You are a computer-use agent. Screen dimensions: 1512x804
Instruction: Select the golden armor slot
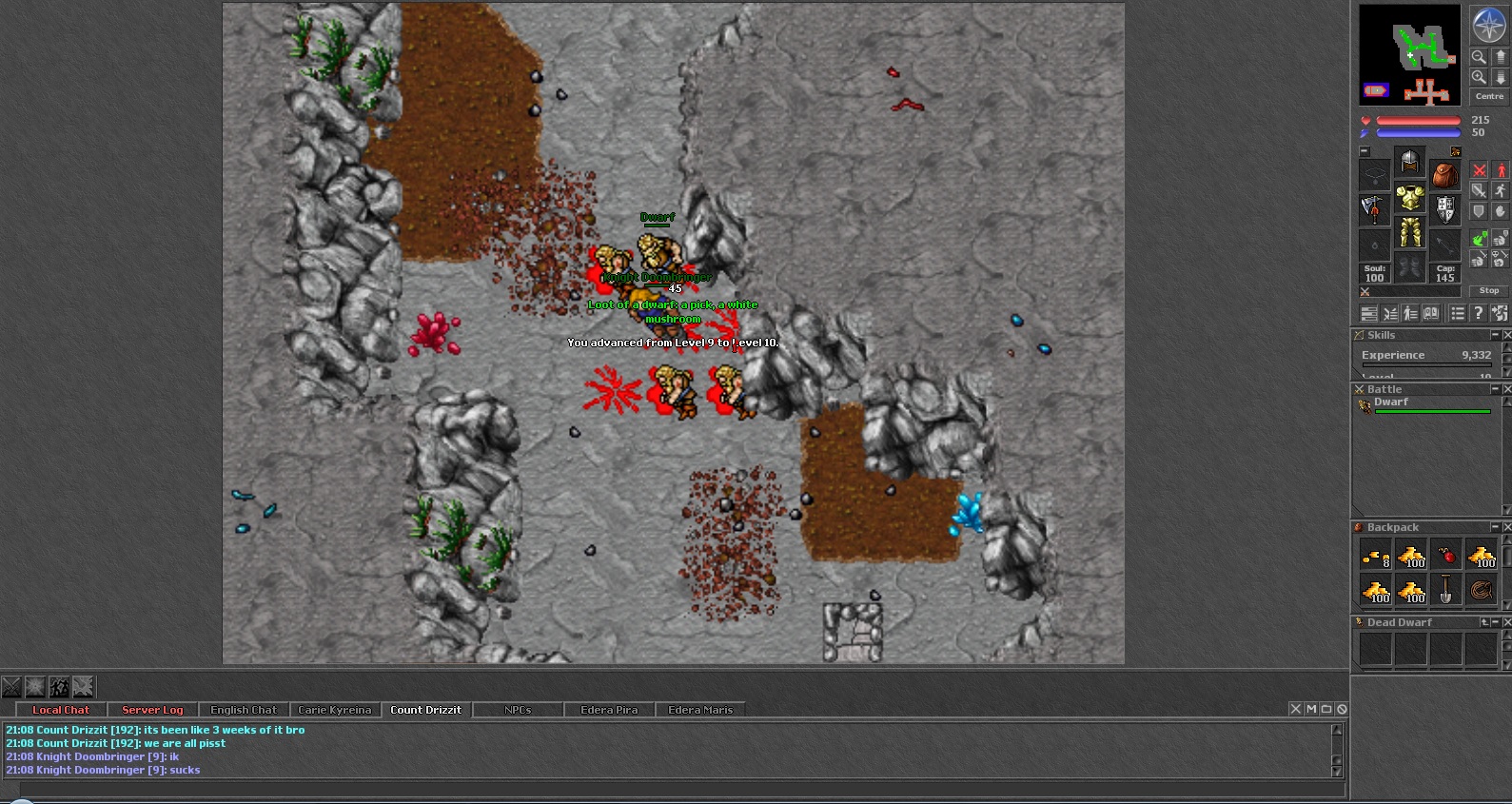1409,199
